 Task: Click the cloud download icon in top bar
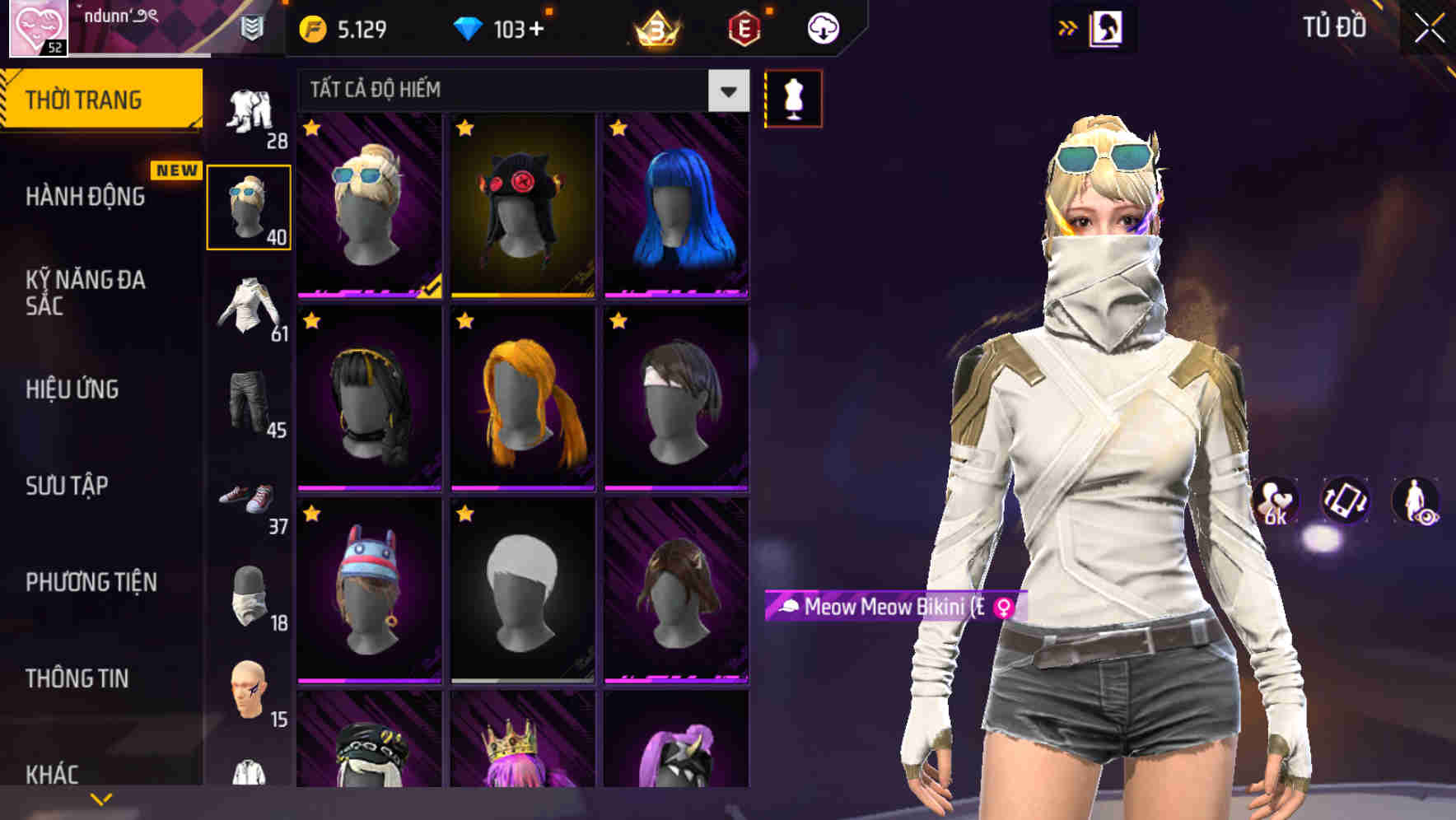pyautogui.click(x=821, y=27)
